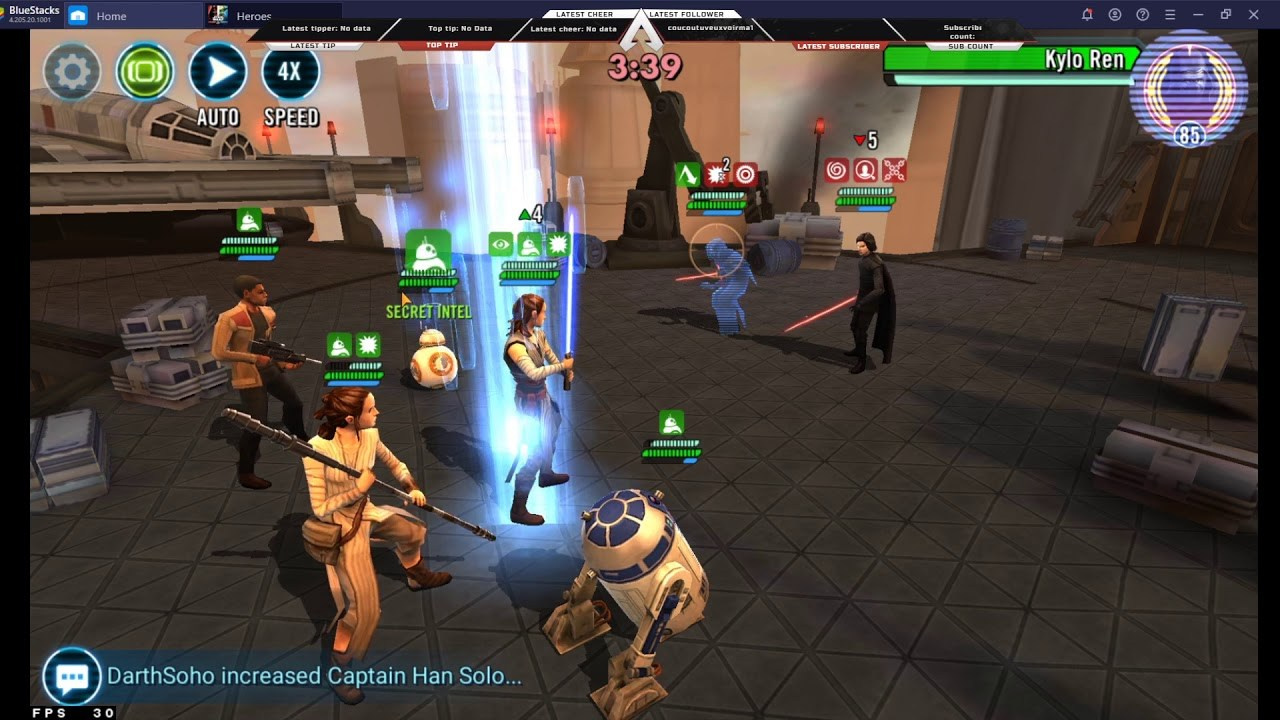Select the green surrender/menu icon
The width and height of the screenshot is (1280, 720).
pos(144,71)
